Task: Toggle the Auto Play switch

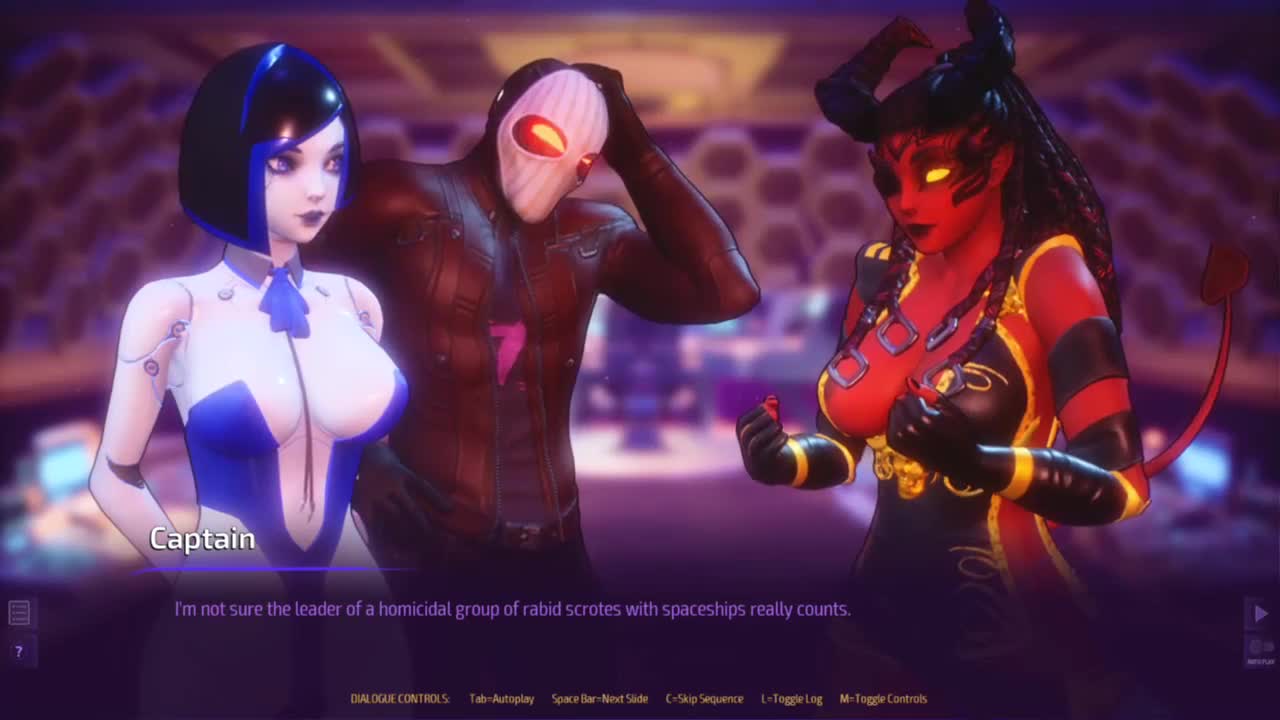Action: pyautogui.click(x=1260, y=648)
